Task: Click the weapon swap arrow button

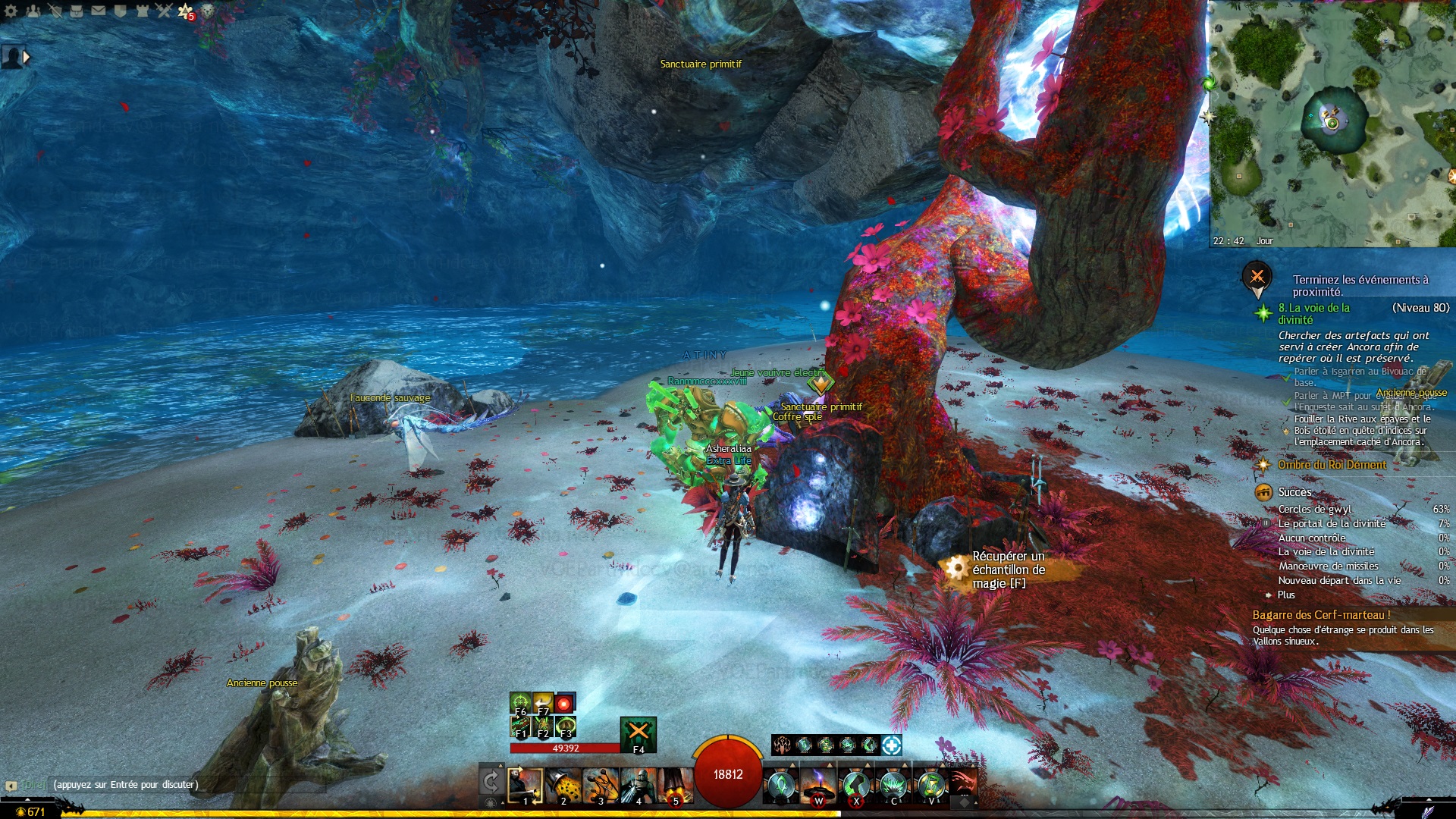Action: click(x=491, y=781)
